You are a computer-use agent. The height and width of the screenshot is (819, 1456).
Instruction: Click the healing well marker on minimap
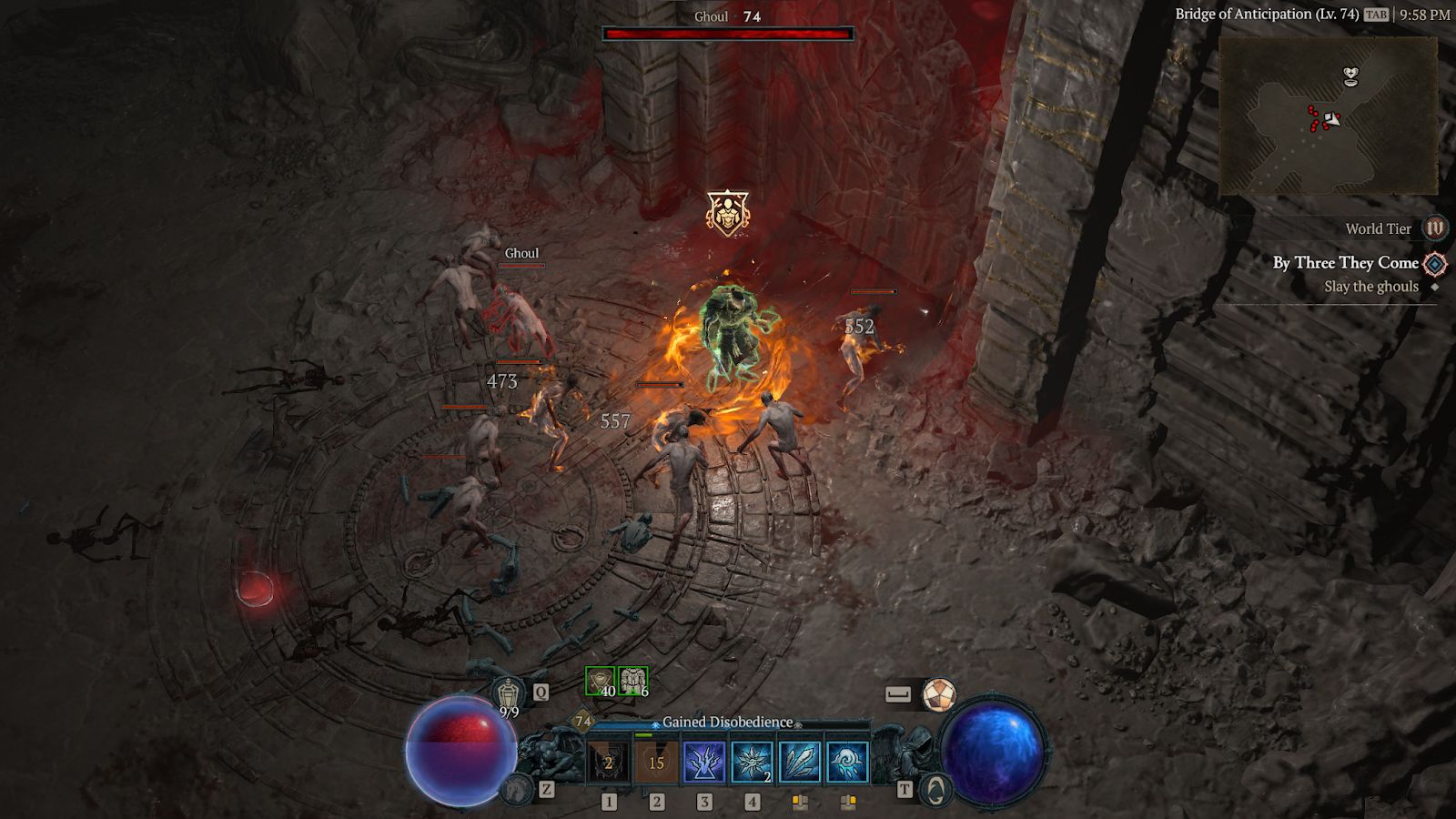[1352, 76]
